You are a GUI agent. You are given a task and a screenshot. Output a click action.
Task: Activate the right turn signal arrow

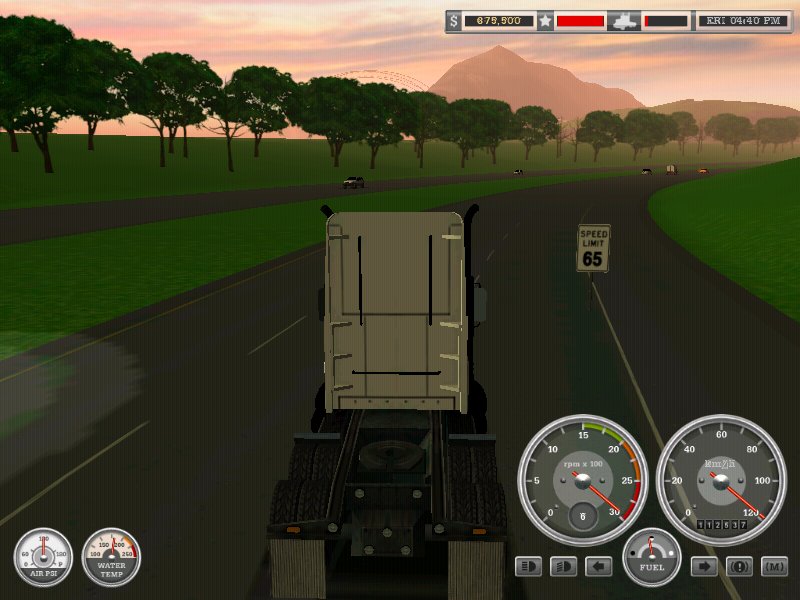click(x=704, y=567)
